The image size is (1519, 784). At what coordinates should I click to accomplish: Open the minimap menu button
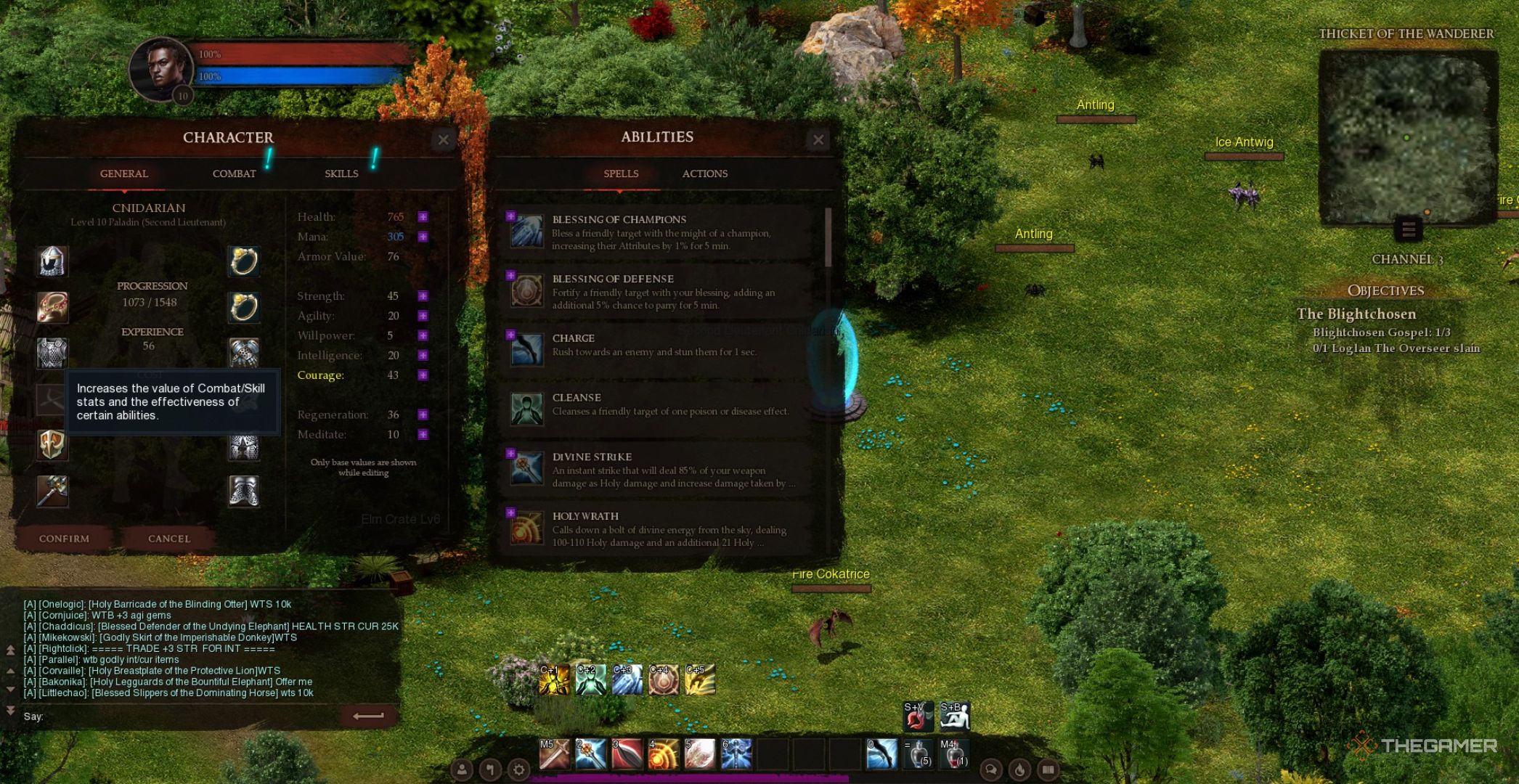pos(1408,230)
